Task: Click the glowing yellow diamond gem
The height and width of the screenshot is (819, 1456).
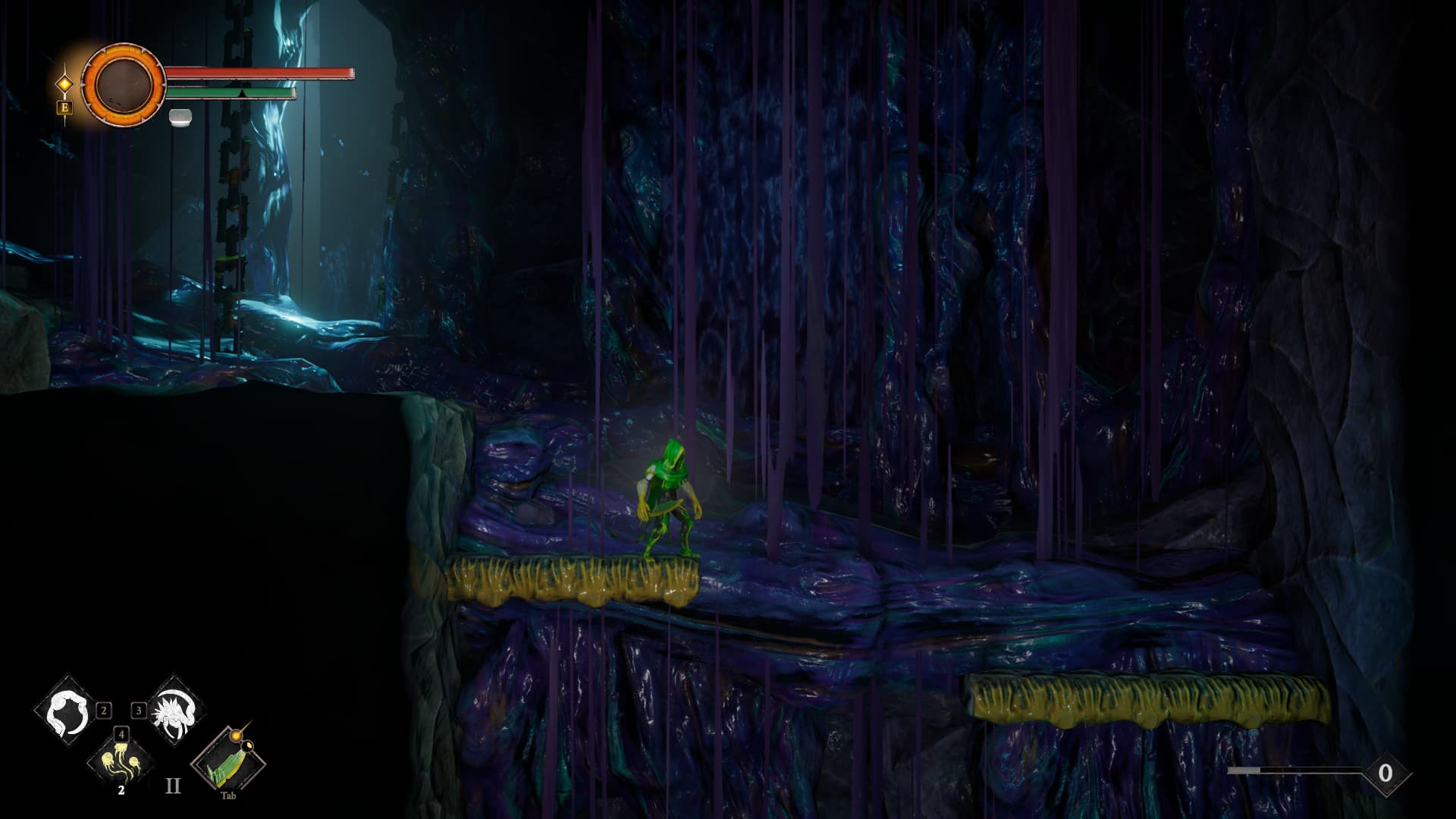Action: [x=65, y=83]
